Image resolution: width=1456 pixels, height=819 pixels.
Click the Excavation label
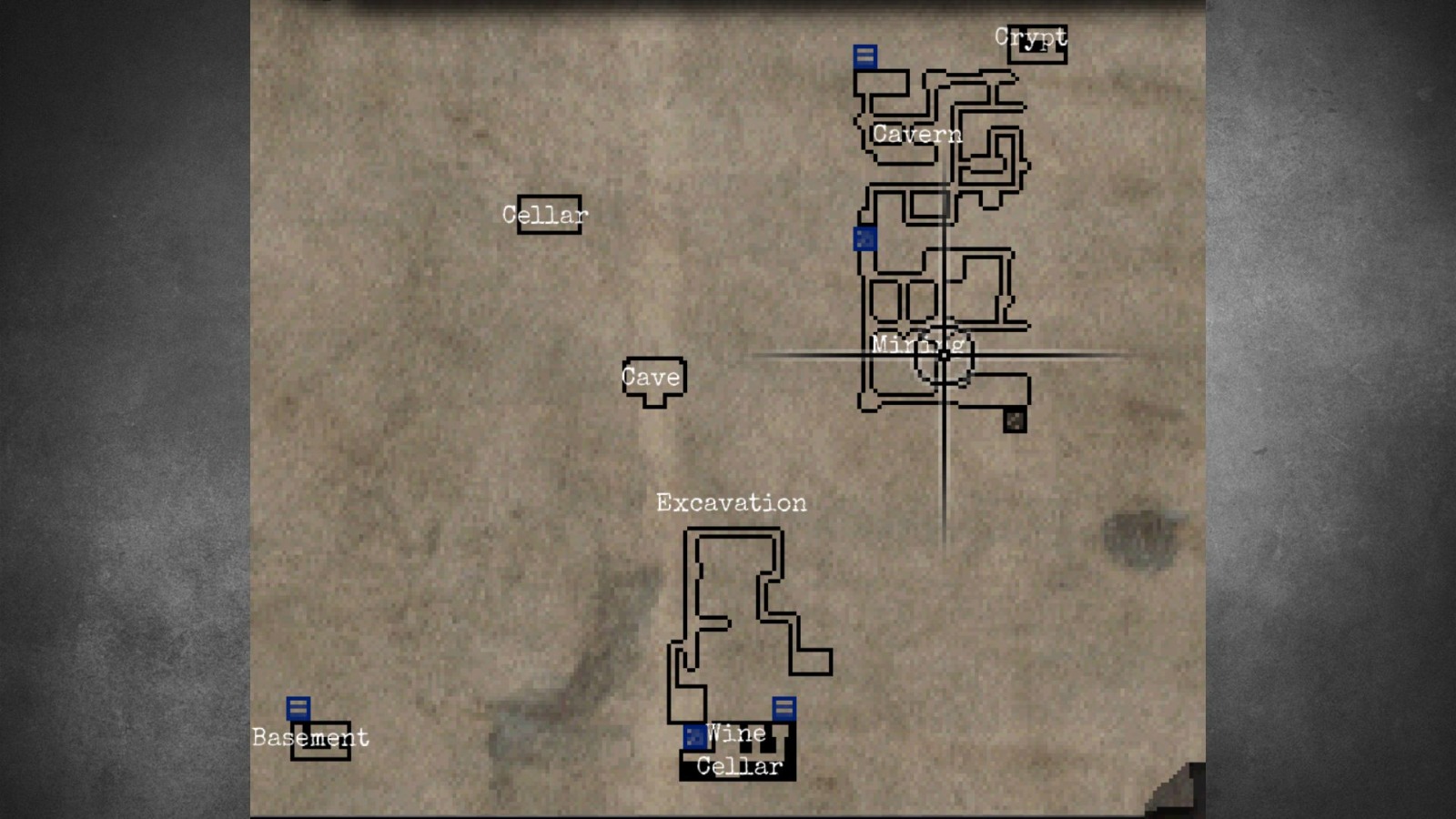[x=733, y=501]
